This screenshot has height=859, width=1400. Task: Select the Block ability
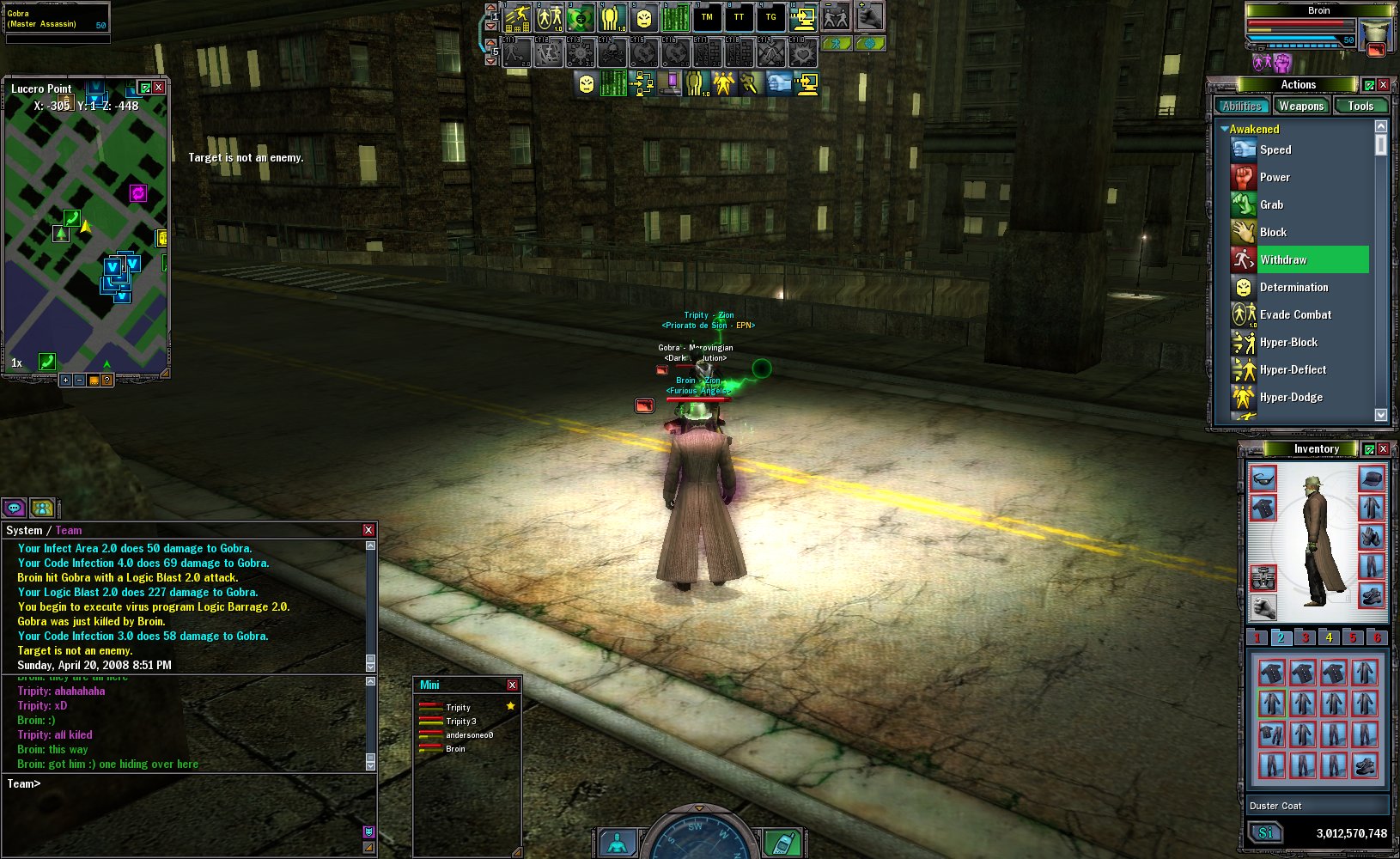[x=1273, y=232]
